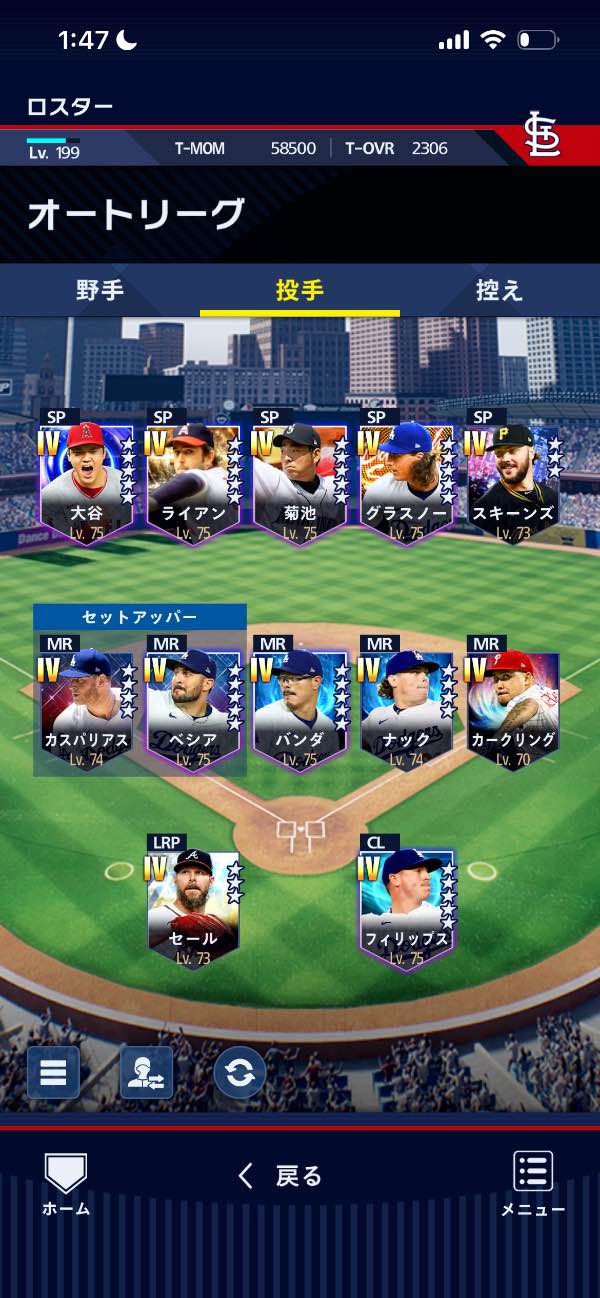
Task: Activate the circular refresh button
Action: (240, 1073)
